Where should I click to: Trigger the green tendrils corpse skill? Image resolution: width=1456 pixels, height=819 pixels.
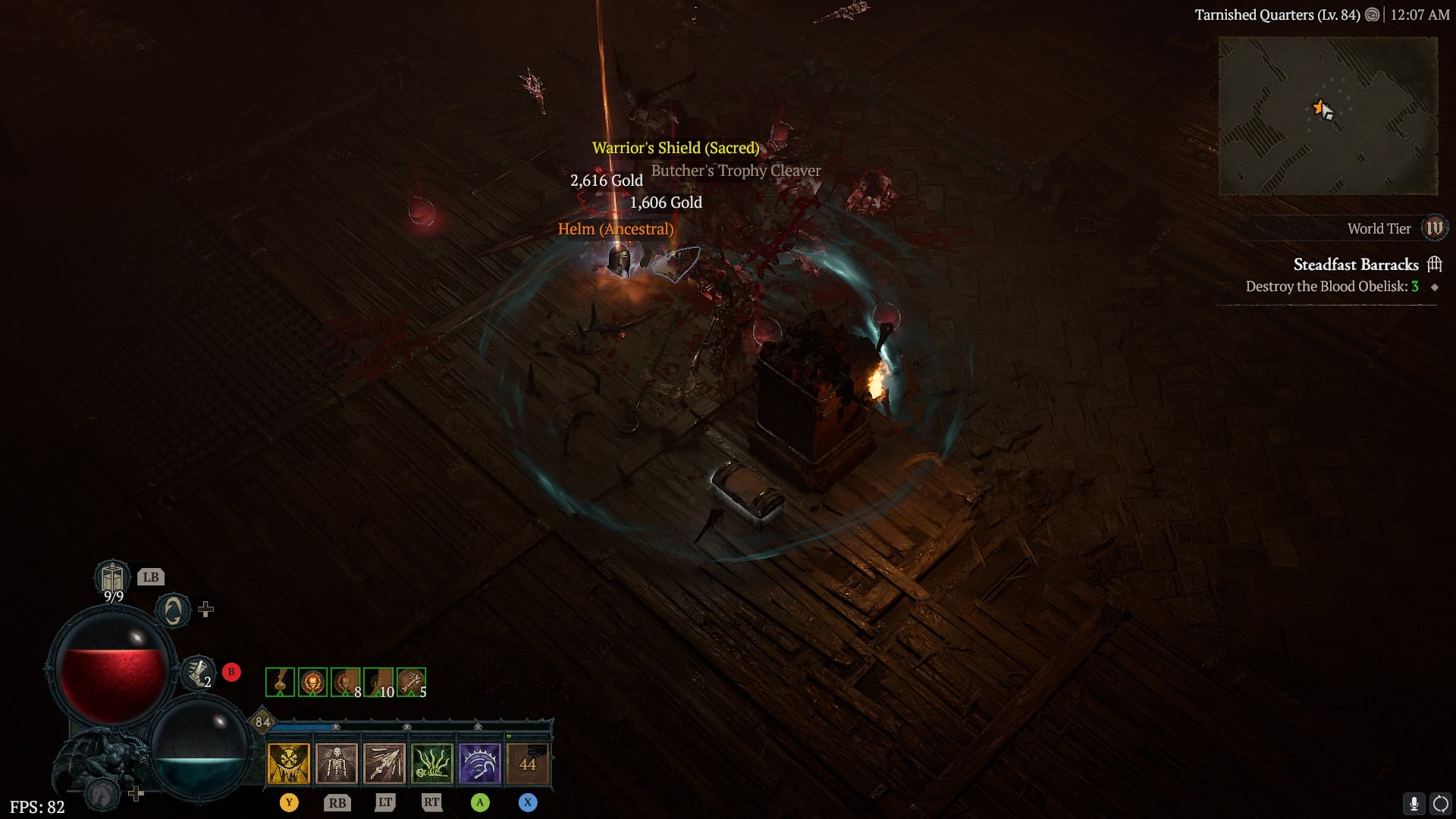(x=432, y=763)
